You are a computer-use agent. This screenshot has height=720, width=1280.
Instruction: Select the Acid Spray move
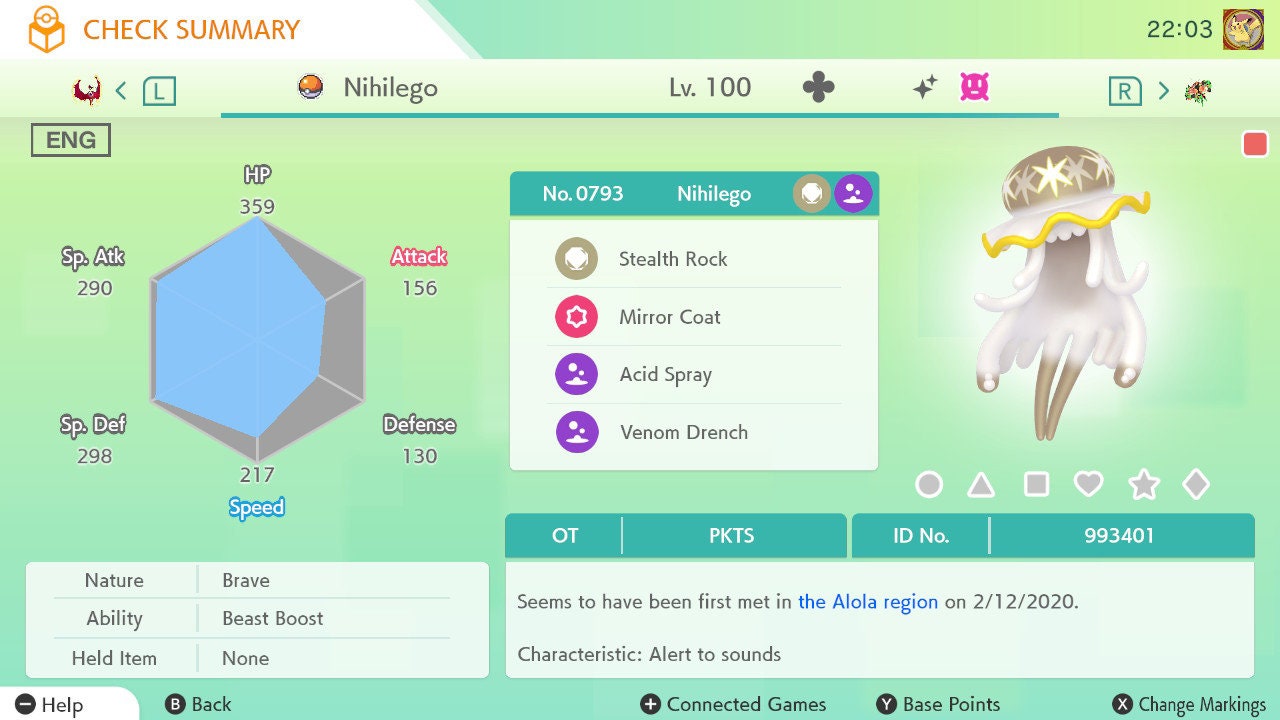[665, 375]
